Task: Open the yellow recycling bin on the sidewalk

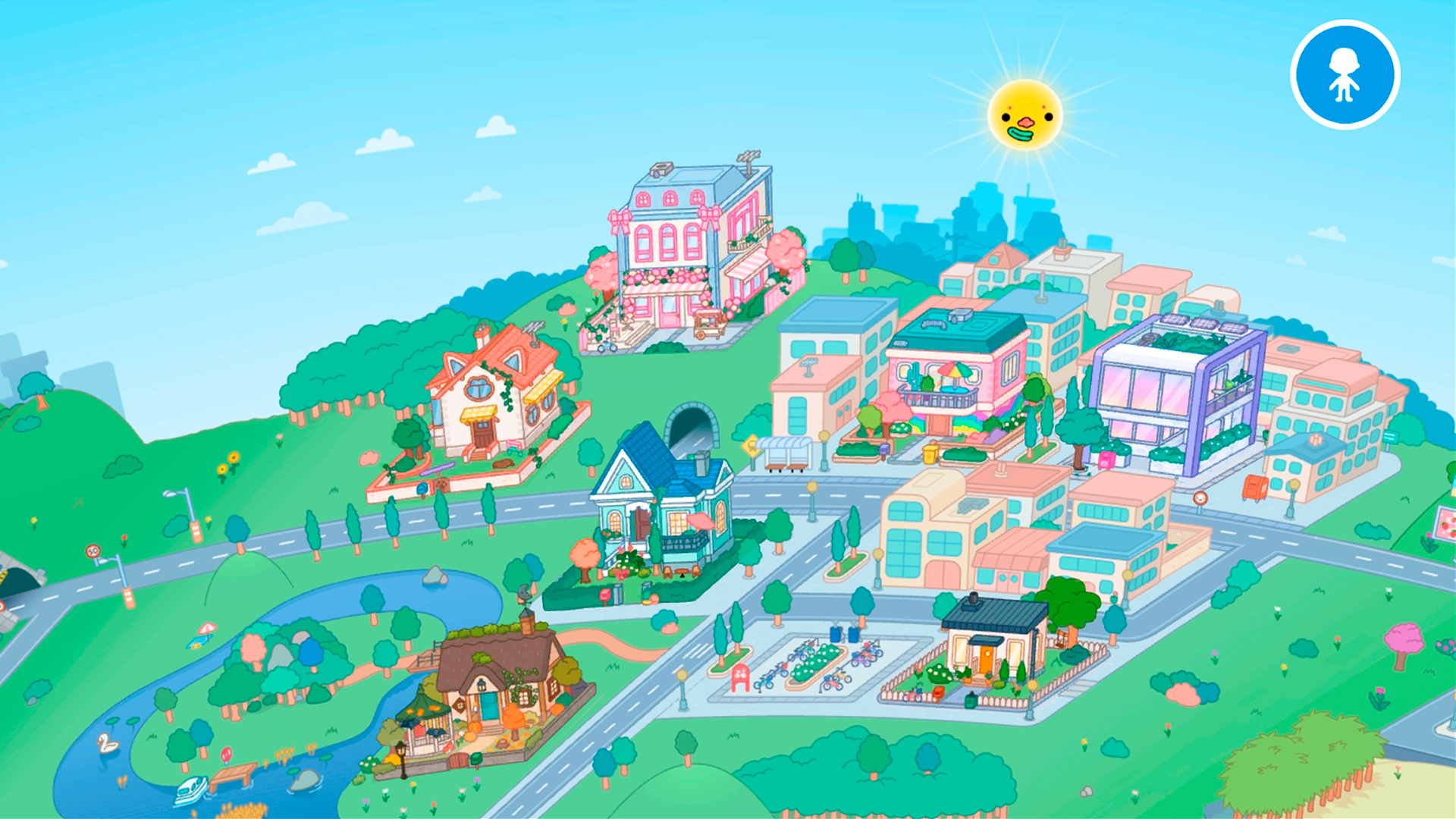Action: [930, 453]
